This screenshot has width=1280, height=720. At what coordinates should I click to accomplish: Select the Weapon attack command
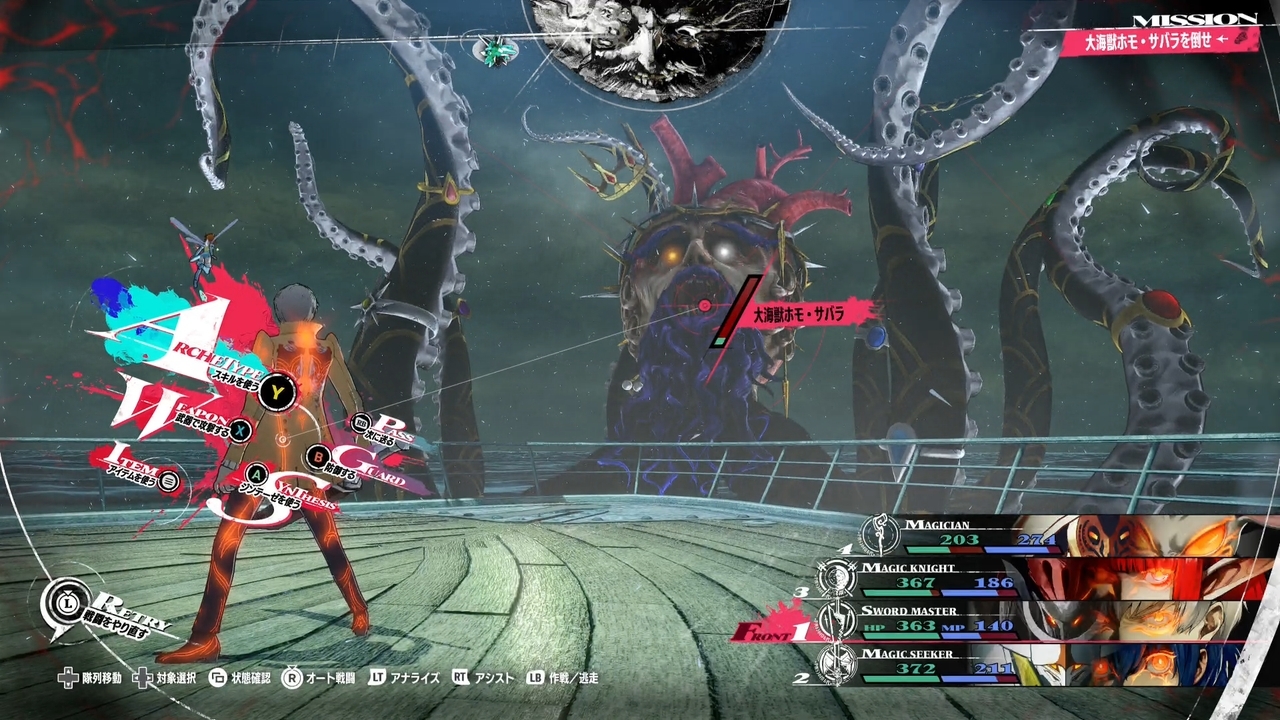pyautogui.click(x=241, y=430)
